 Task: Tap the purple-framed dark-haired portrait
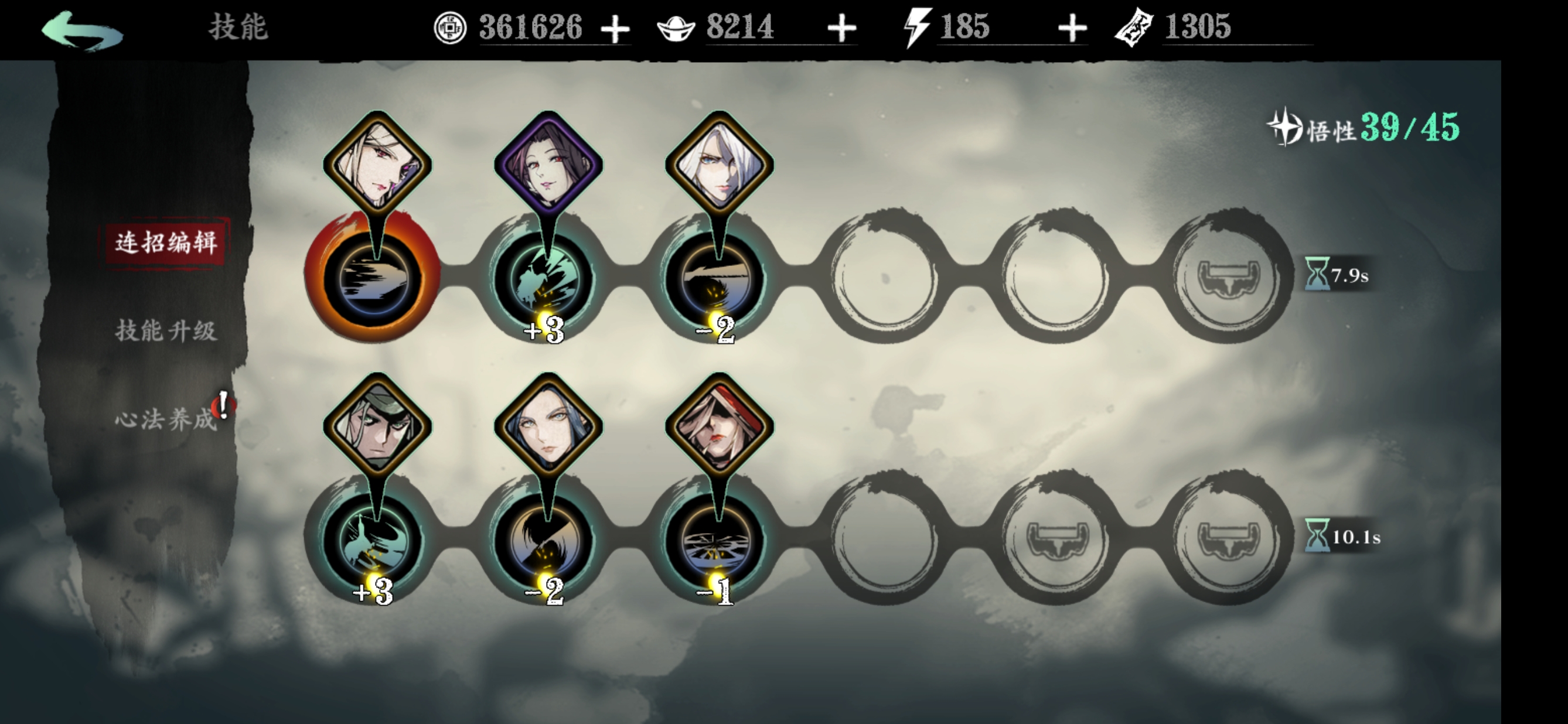pos(548,163)
